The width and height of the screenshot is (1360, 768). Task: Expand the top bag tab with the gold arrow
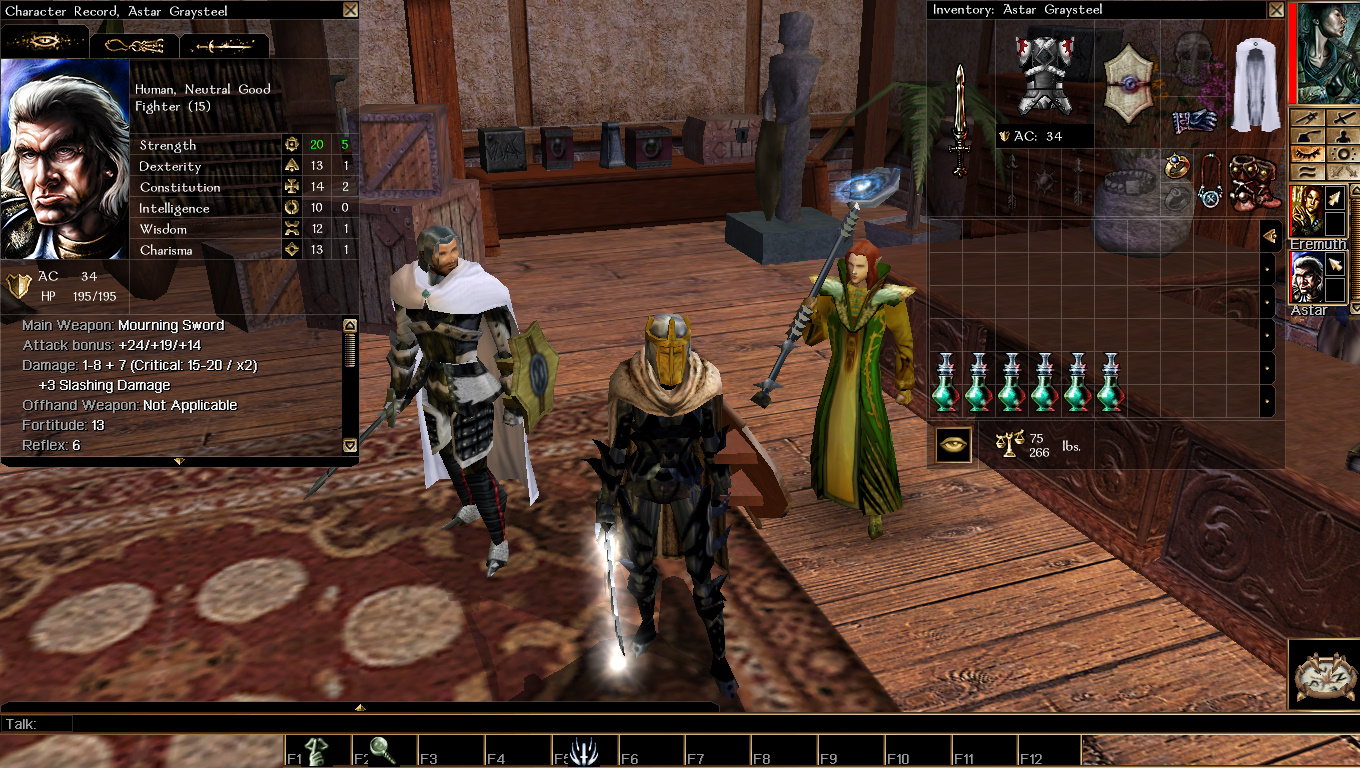(1271, 235)
